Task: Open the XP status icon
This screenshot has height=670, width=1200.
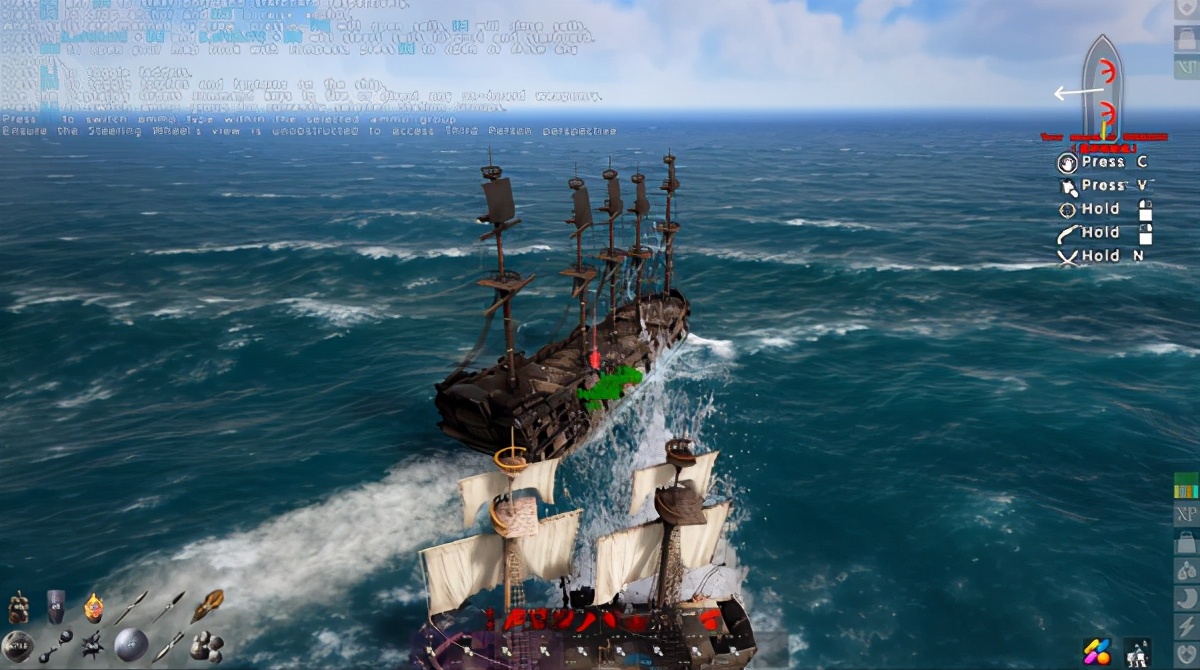Action: click(x=1186, y=514)
